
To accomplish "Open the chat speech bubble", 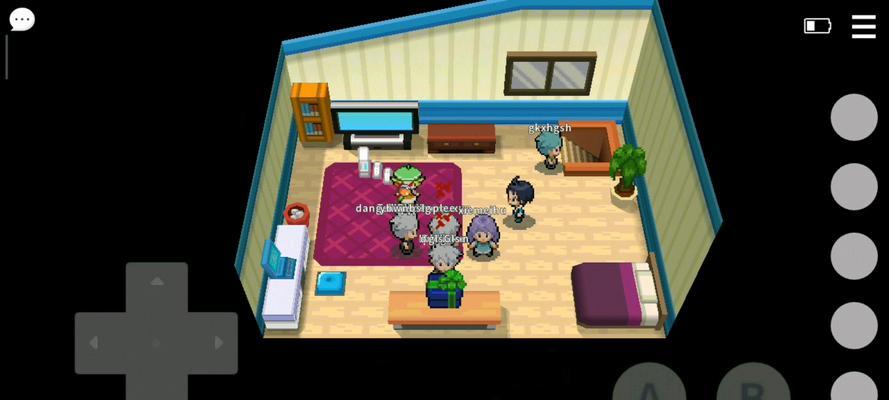I will click(x=22, y=19).
